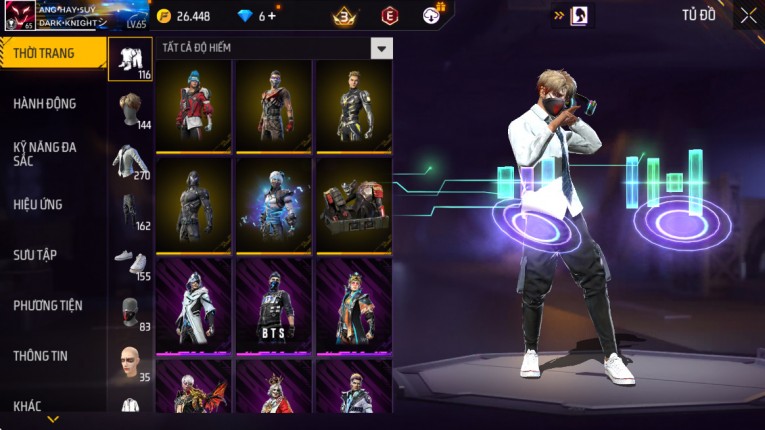Close the Tủ Đồ vault screen
Viewport: 765px width, 430px height.
pos(748,15)
